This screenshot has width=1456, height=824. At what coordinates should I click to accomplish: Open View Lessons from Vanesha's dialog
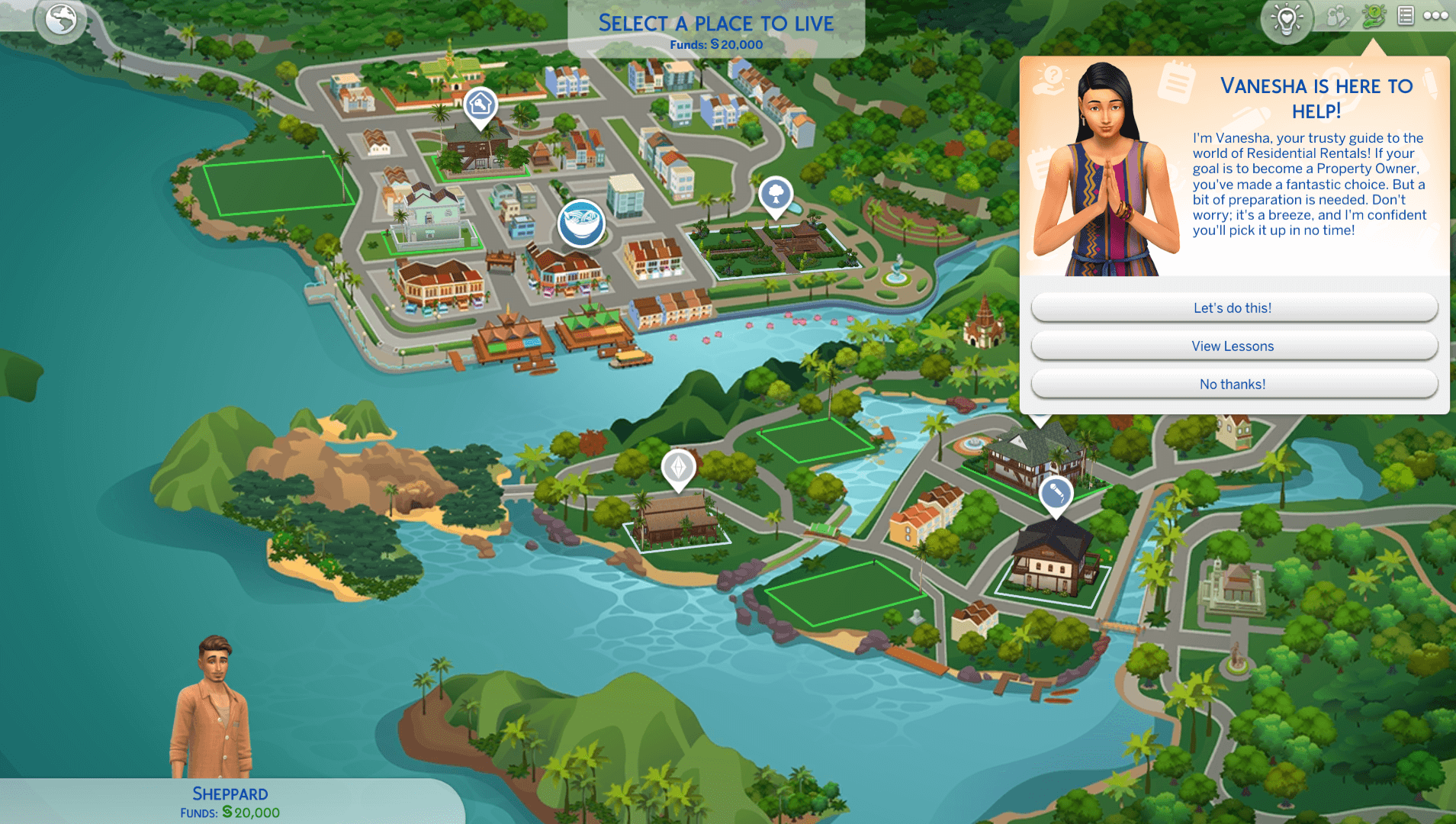1233,346
